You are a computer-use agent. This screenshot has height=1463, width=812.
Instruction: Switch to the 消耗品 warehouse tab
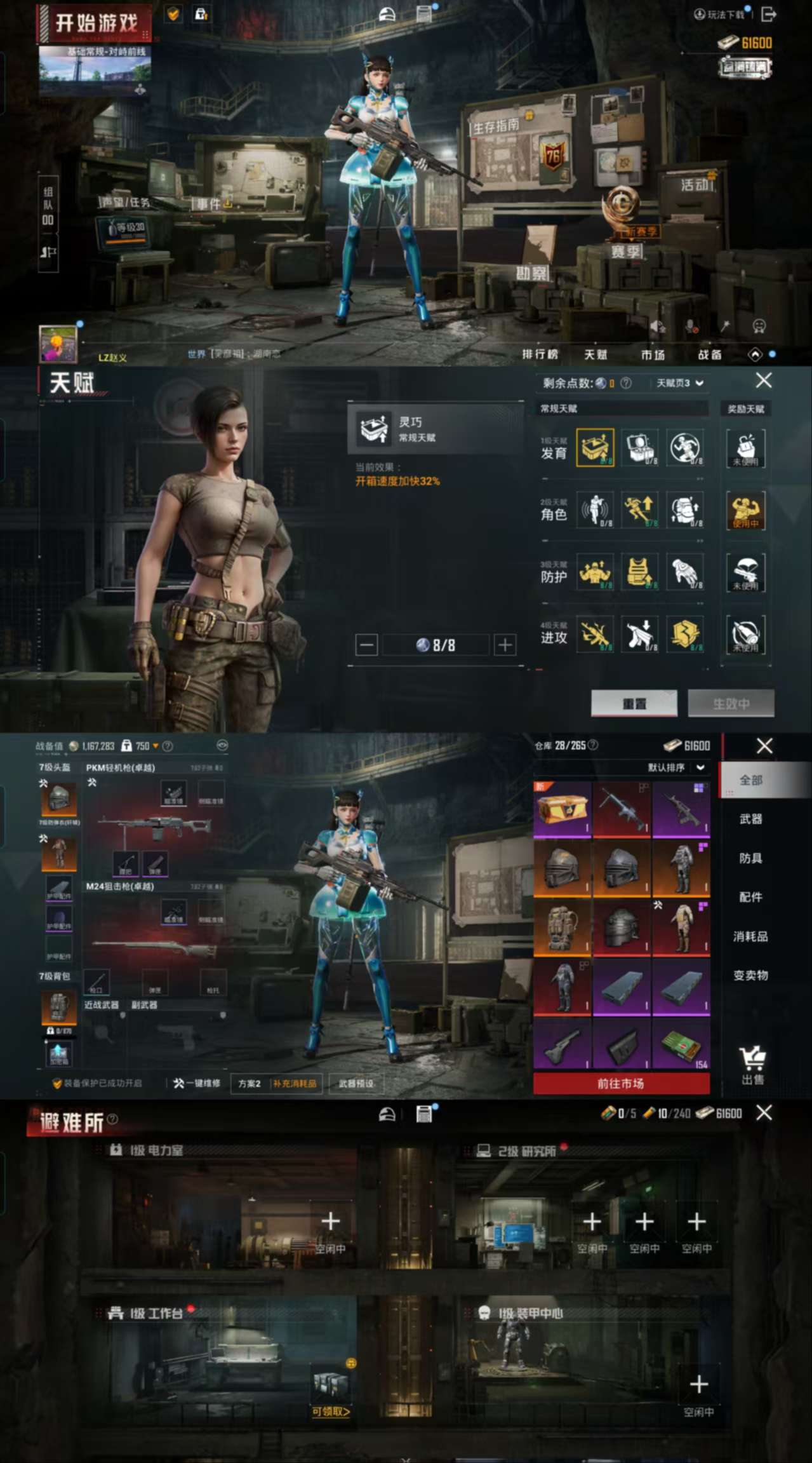pyautogui.click(x=750, y=936)
